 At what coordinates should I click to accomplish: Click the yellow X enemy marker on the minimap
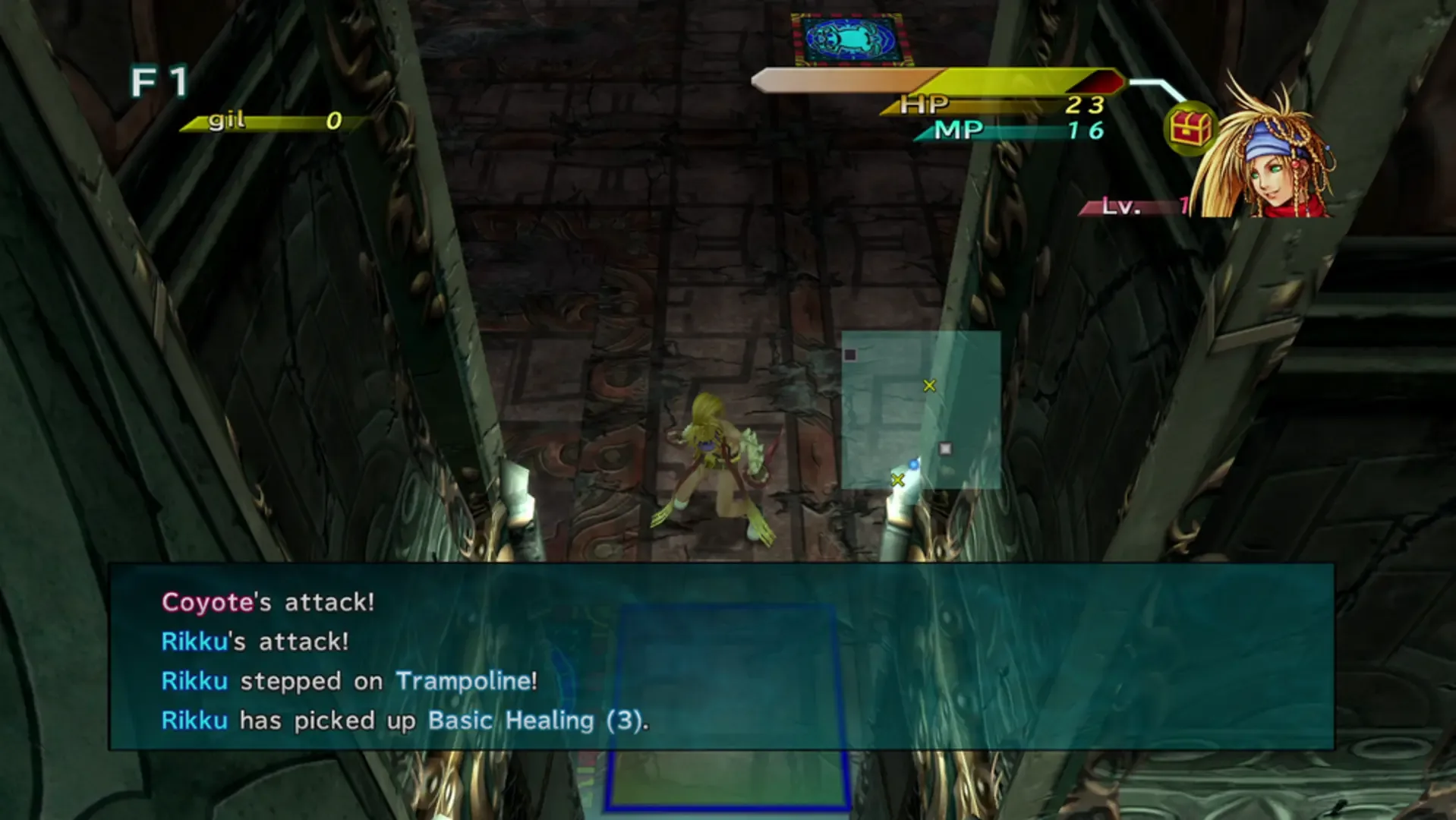click(929, 387)
